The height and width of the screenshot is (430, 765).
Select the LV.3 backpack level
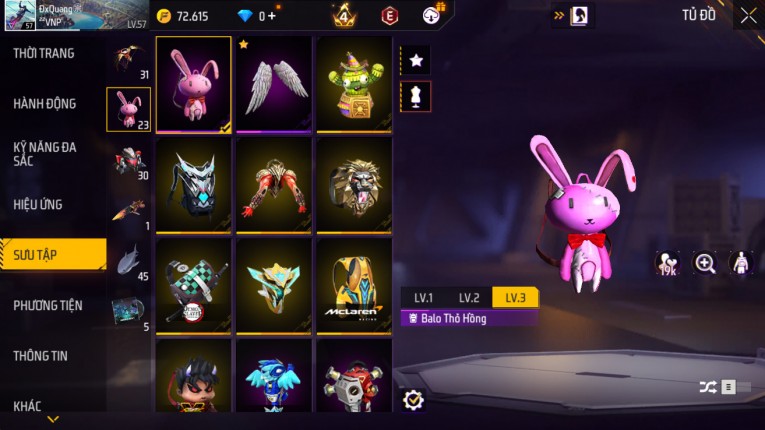click(x=515, y=298)
